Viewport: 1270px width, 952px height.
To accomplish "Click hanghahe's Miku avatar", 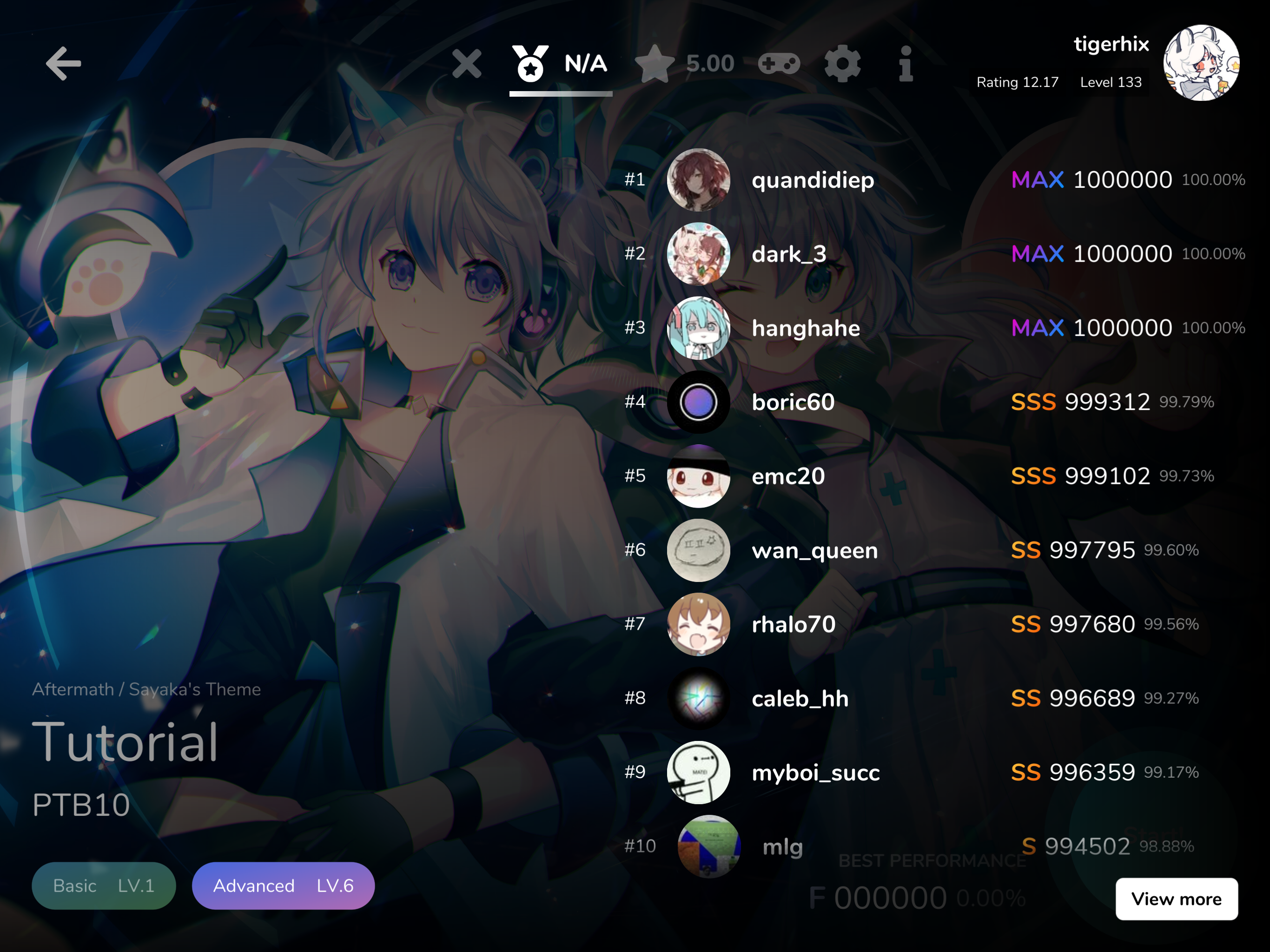I will pyautogui.click(x=698, y=329).
